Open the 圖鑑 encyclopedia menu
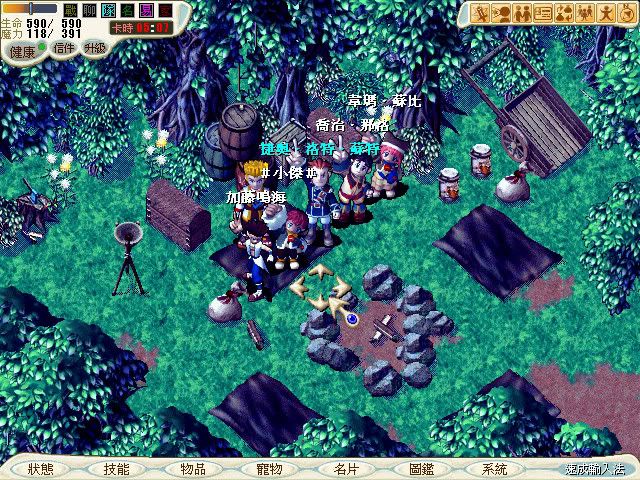640x480 pixels. coord(421,468)
